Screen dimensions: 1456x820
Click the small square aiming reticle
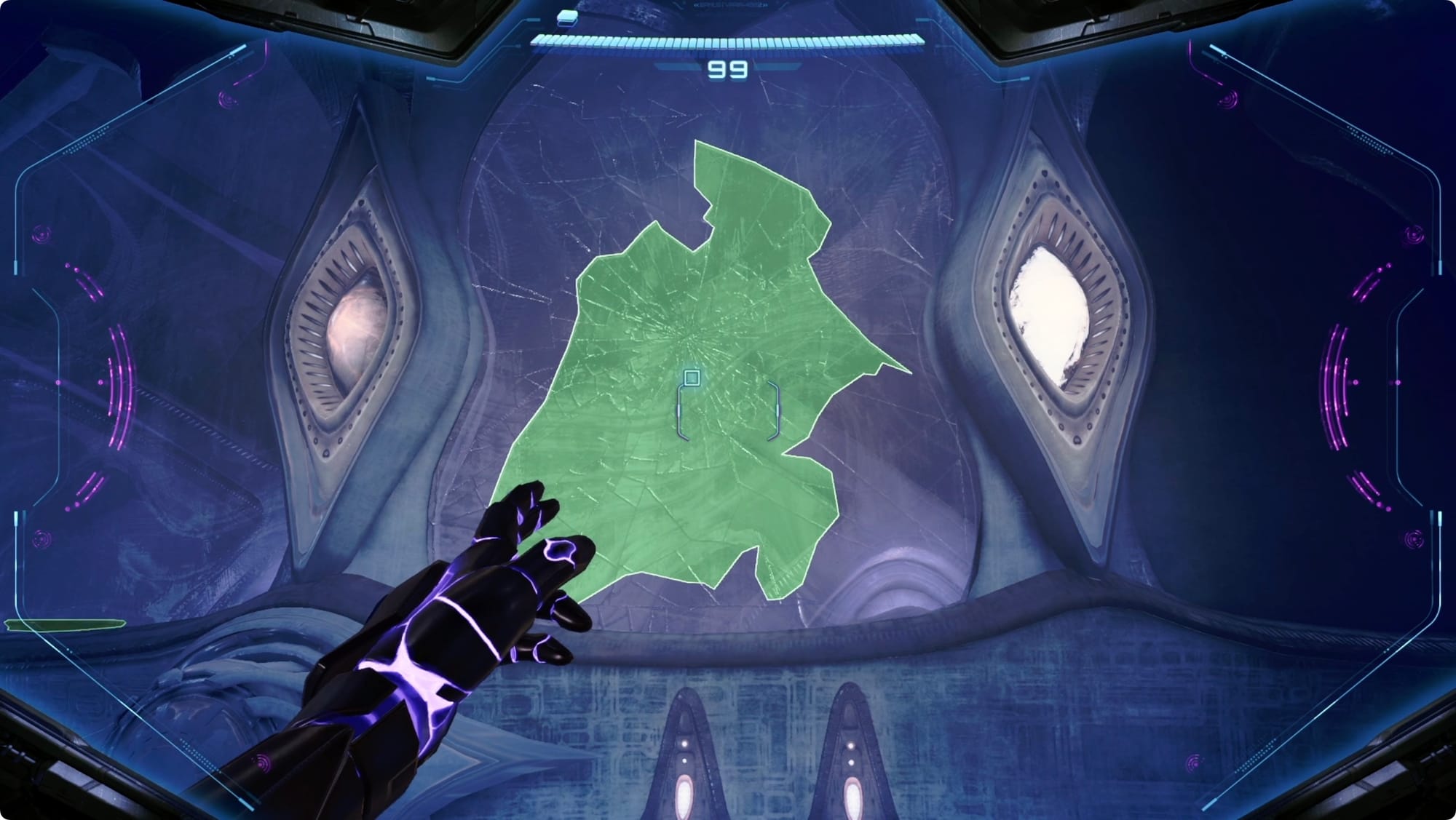tap(692, 378)
